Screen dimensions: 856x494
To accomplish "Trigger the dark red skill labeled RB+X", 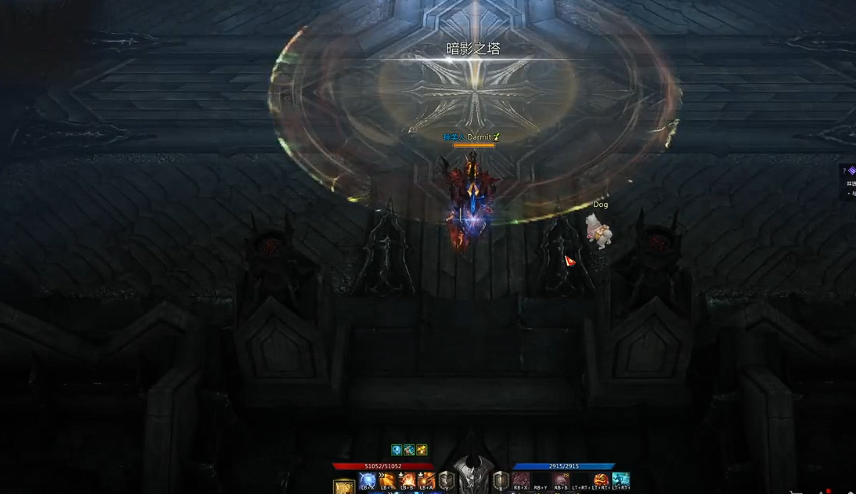I will point(521,481).
